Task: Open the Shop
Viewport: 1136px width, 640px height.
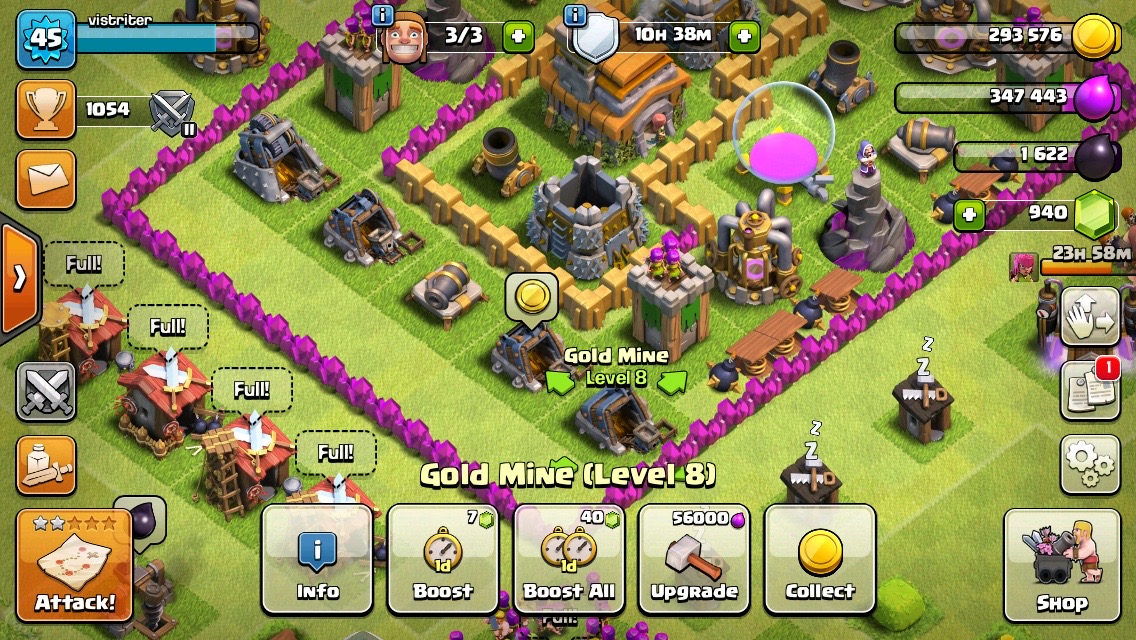Action: coord(1062,565)
